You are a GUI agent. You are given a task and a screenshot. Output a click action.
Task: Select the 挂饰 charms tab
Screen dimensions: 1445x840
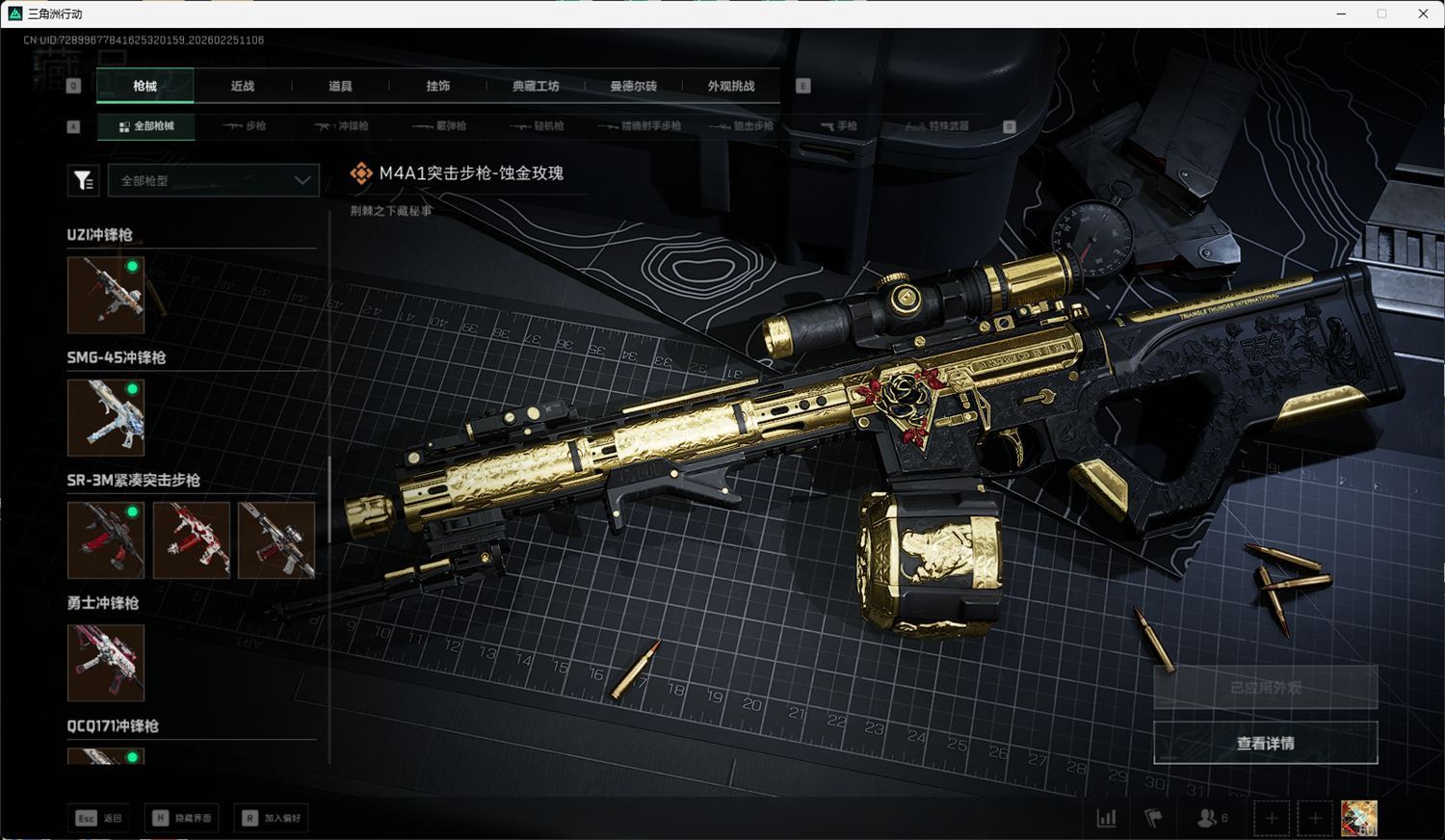click(x=438, y=86)
